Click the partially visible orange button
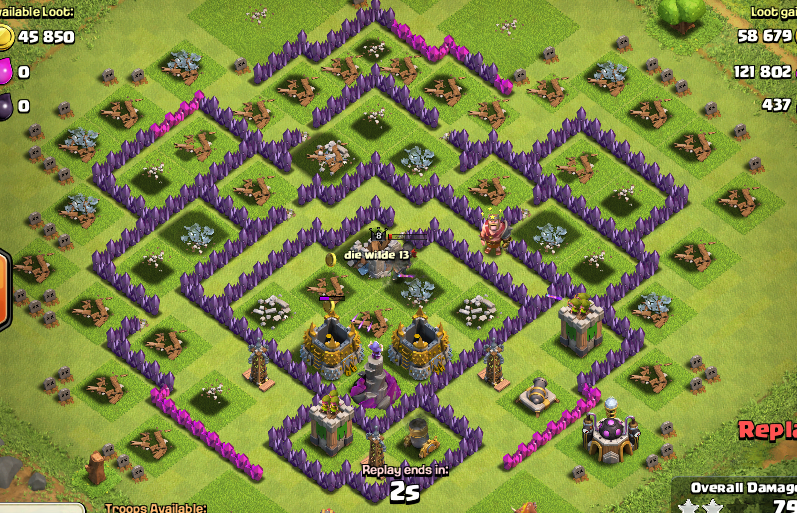The width and height of the screenshot is (797, 513). (x=4, y=291)
